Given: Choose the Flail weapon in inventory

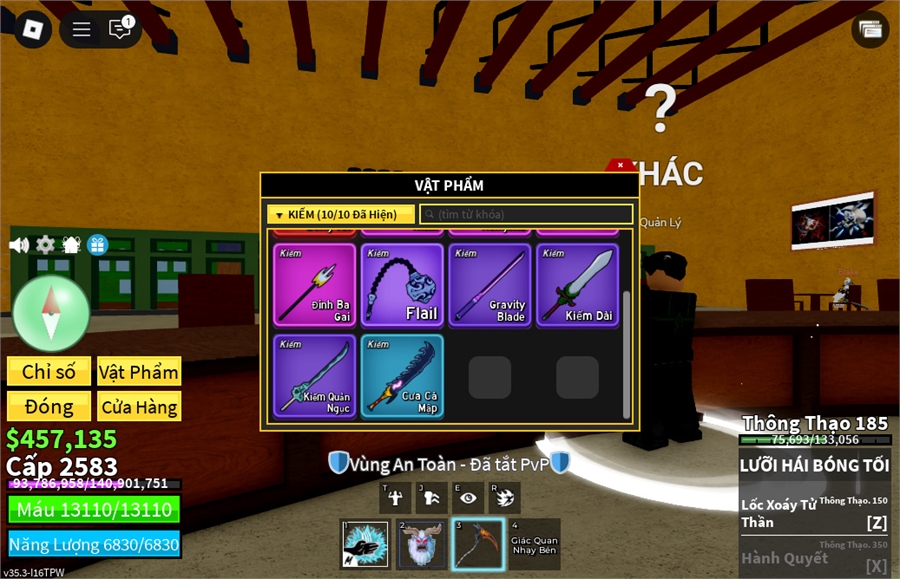Looking at the screenshot, I should [402, 285].
